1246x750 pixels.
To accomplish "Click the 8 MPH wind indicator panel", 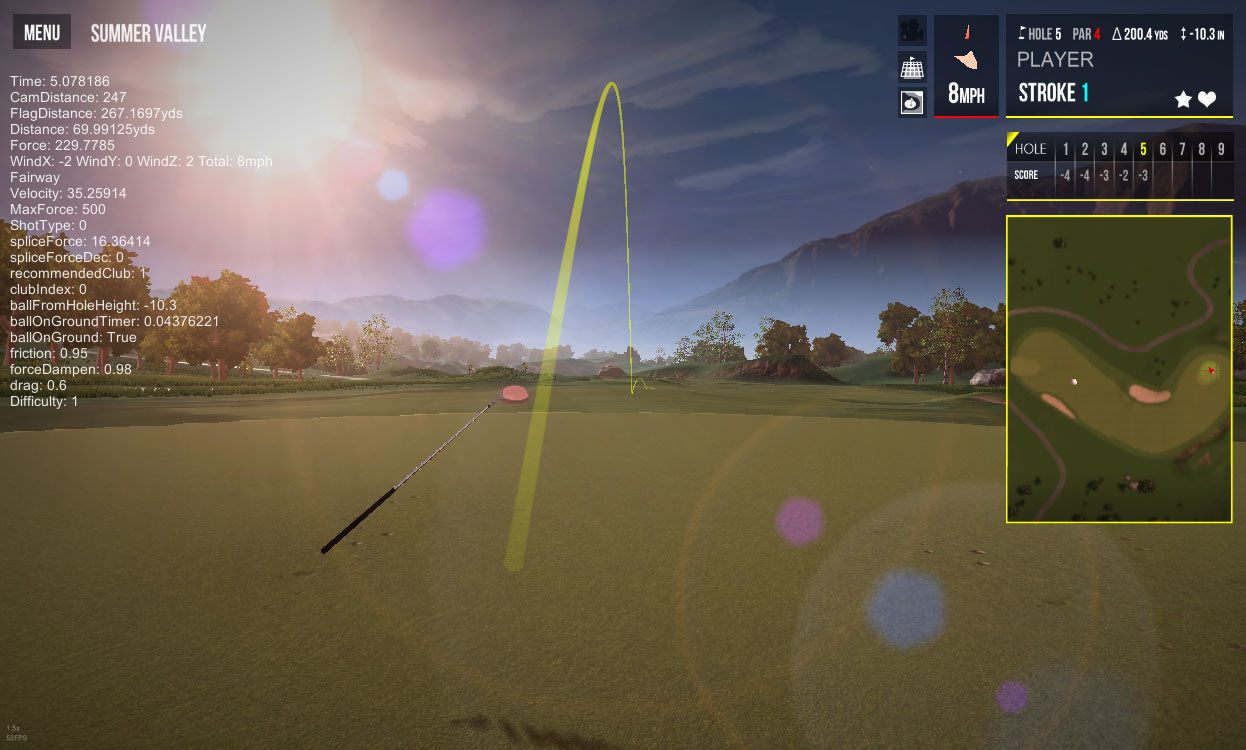I will click(966, 65).
